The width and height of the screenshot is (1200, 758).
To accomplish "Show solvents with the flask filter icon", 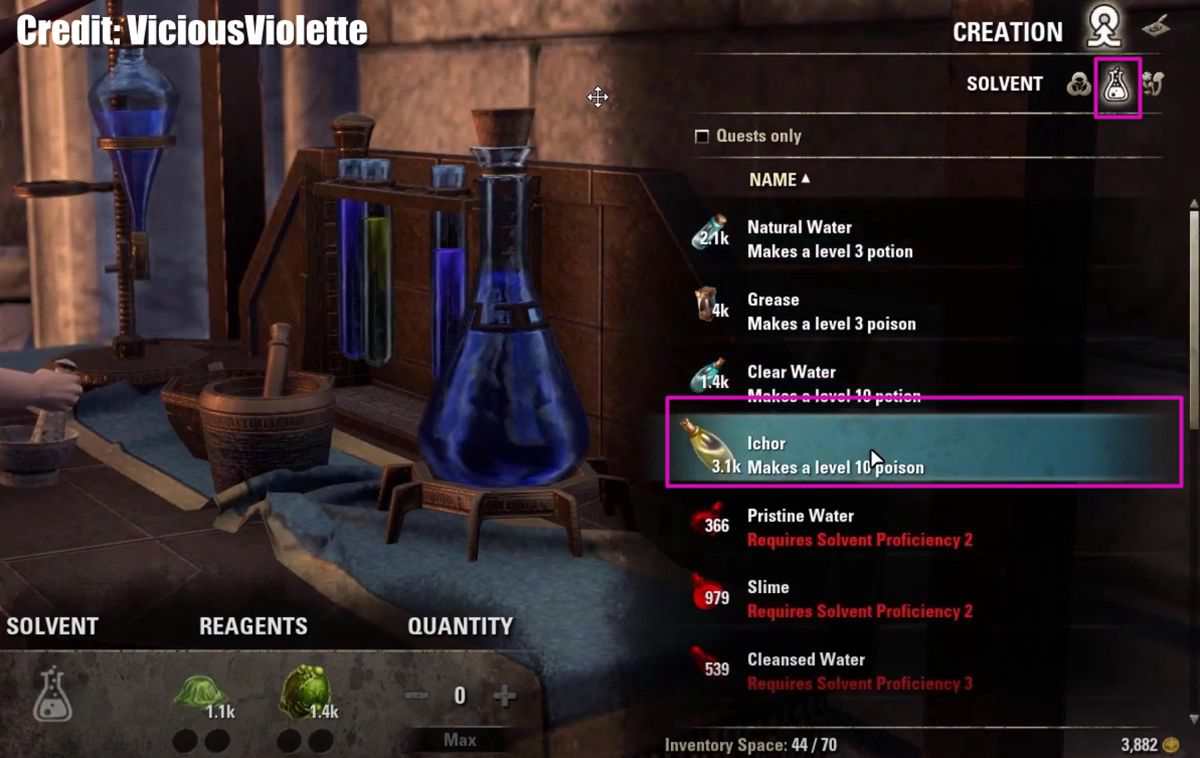I will [x=1116, y=87].
